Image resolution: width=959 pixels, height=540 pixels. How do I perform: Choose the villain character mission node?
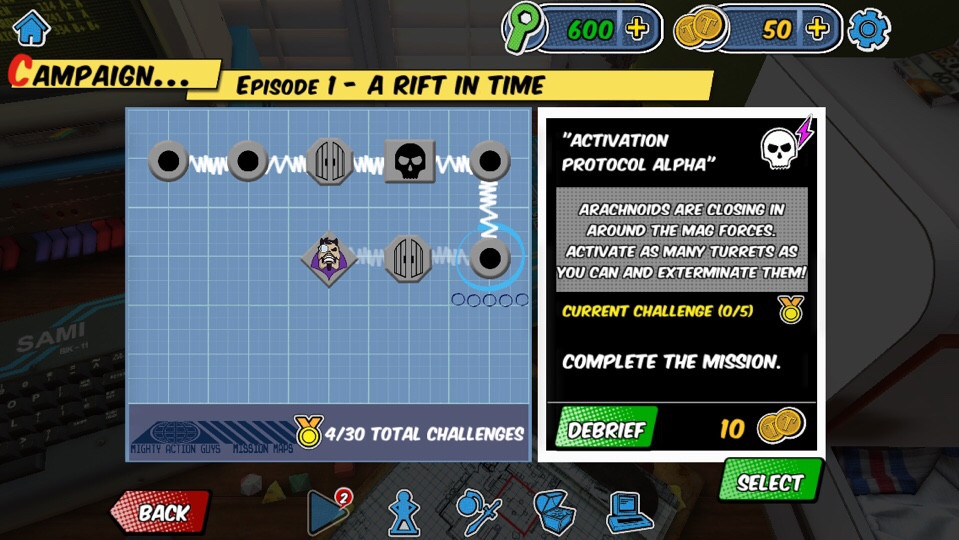tap(330, 258)
